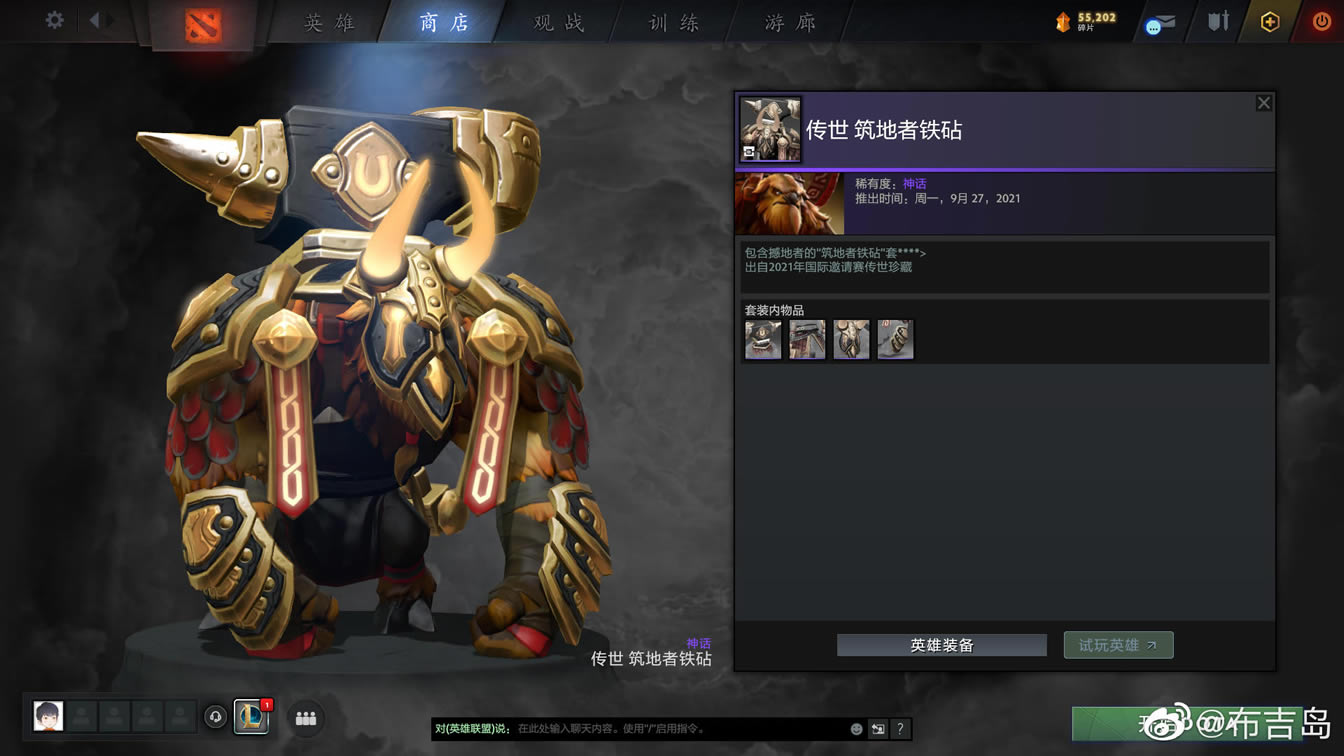Click the 英雄装备 button
Image resolution: width=1344 pixels, height=756 pixels.
(x=940, y=645)
